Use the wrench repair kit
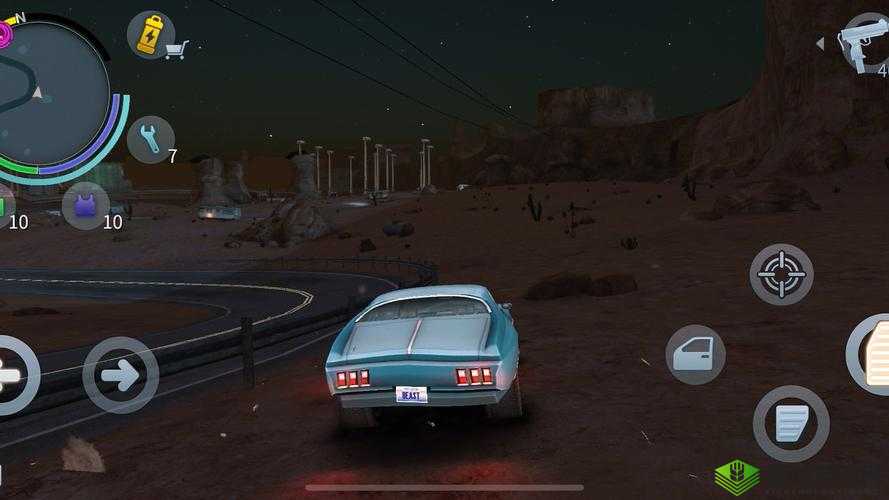This screenshot has width=889, height=500. (x=151, y=139)
